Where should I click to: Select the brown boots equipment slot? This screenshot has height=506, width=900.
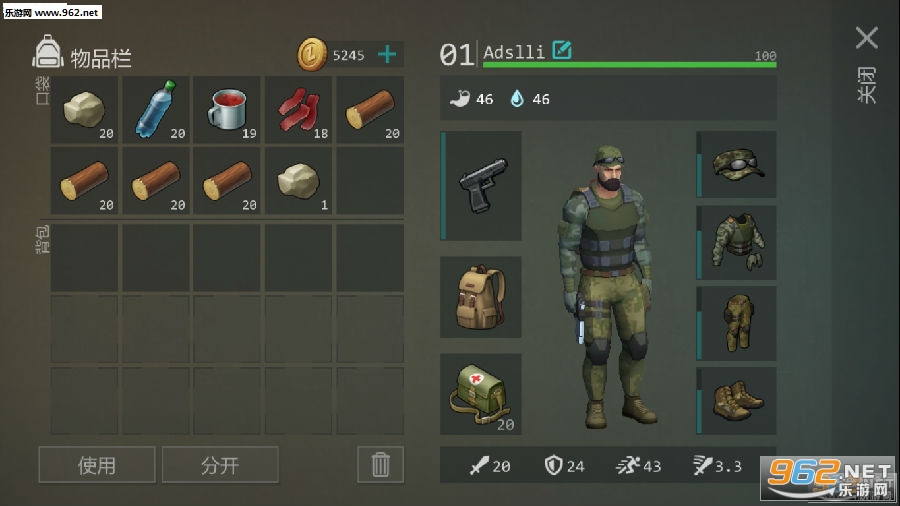(x=738, y=400)
